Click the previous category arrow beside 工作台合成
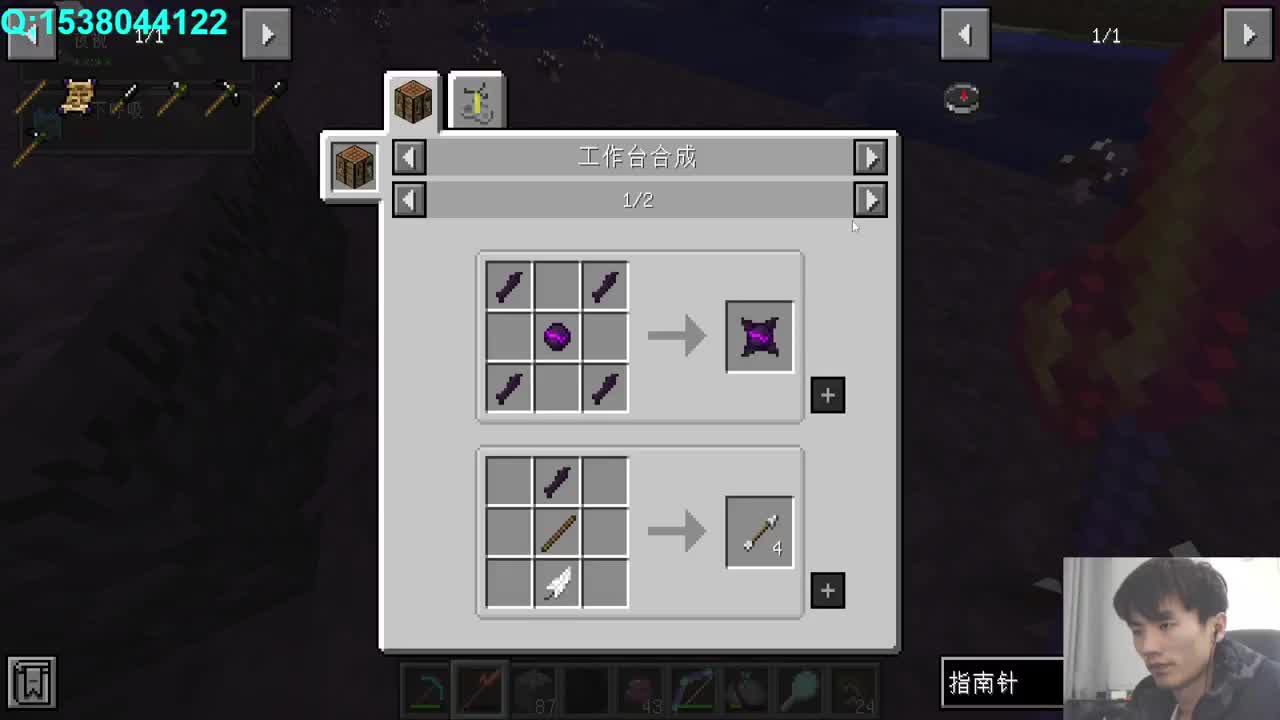This screenshot has height=720, width=1280. tap(408, 157)
